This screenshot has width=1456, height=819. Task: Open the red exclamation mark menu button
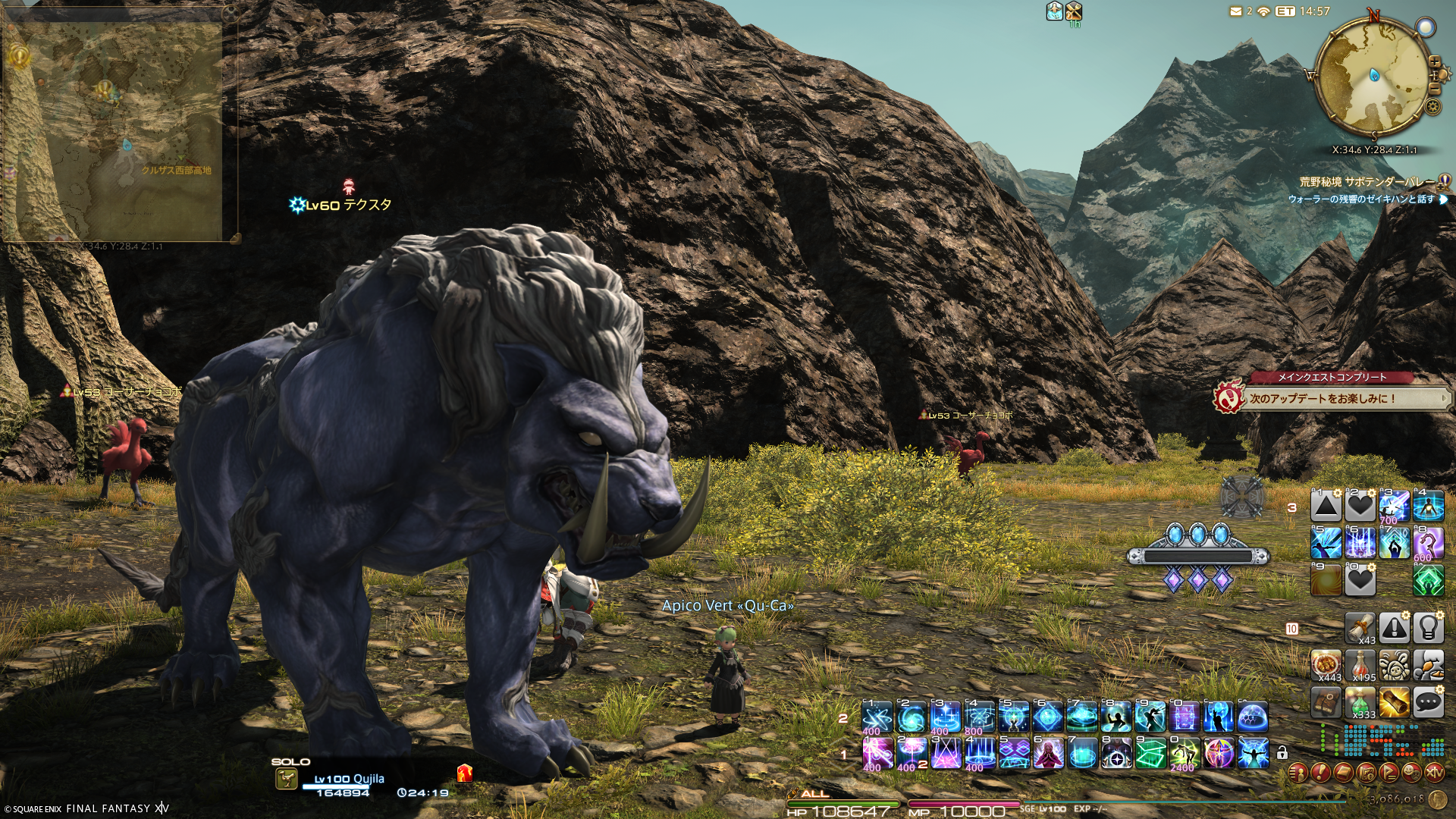click(x=1320, y=773)
